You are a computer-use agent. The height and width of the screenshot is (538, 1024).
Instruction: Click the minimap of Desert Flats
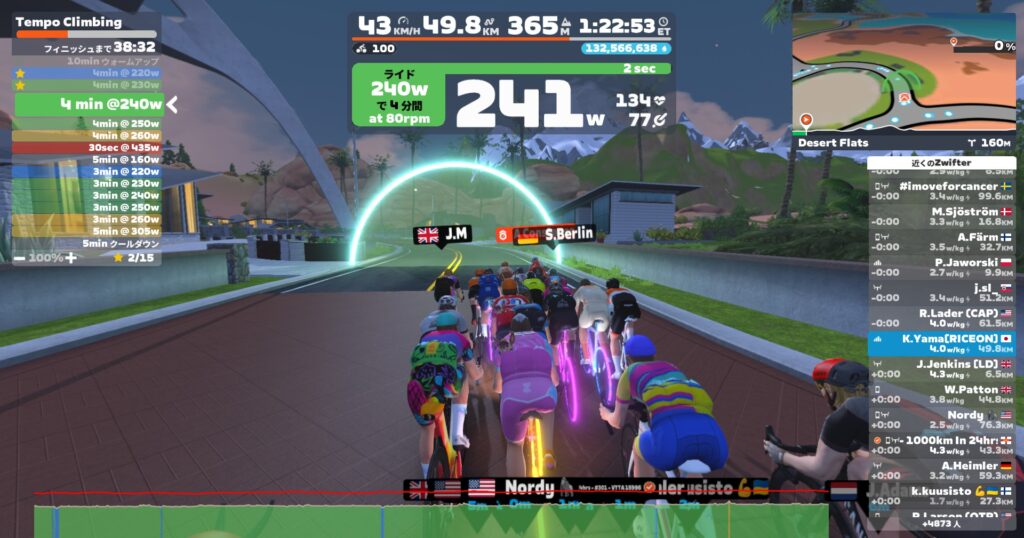(904, 75)
